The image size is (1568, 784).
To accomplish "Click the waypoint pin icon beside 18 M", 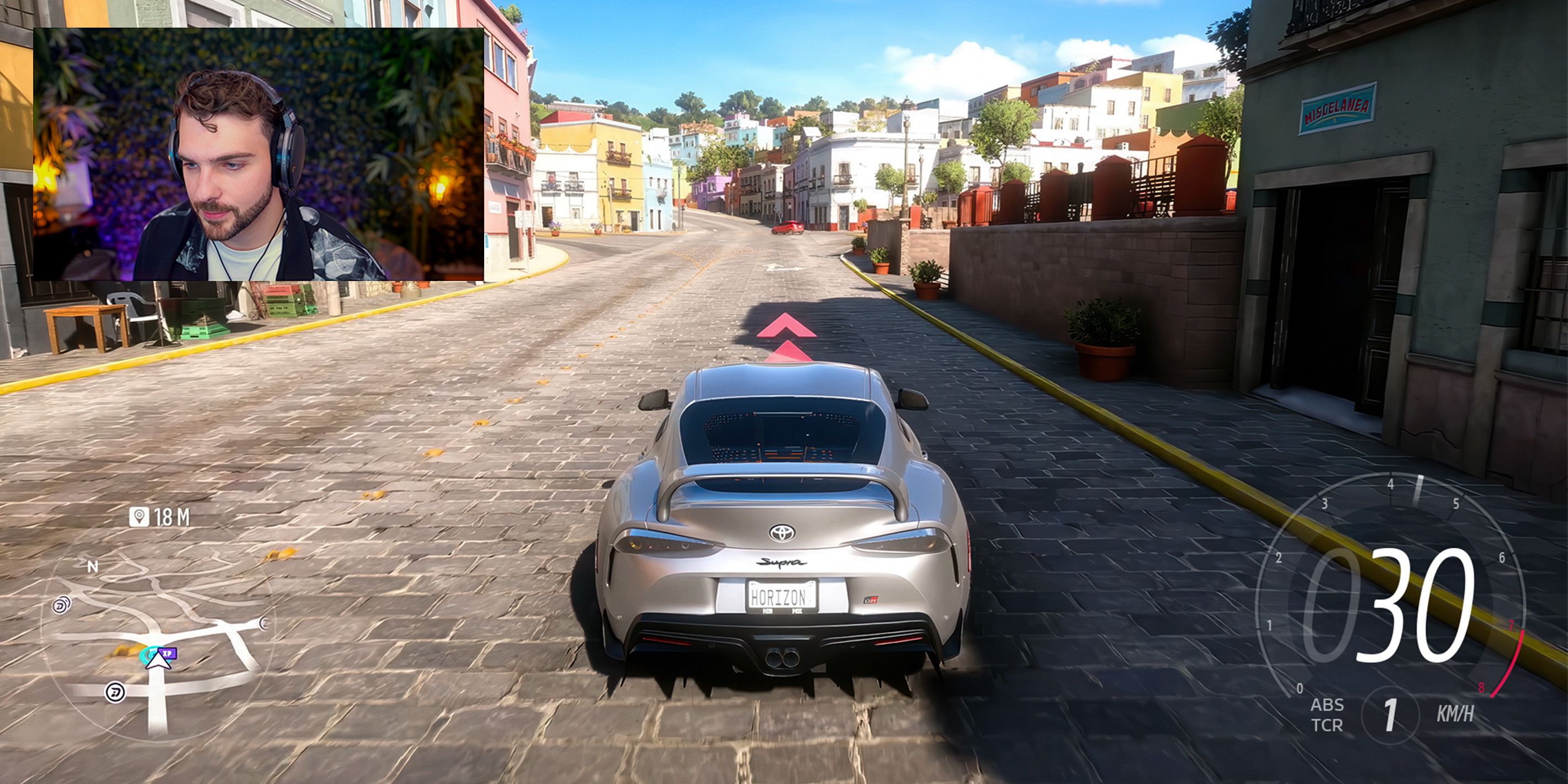I will 139,517.
